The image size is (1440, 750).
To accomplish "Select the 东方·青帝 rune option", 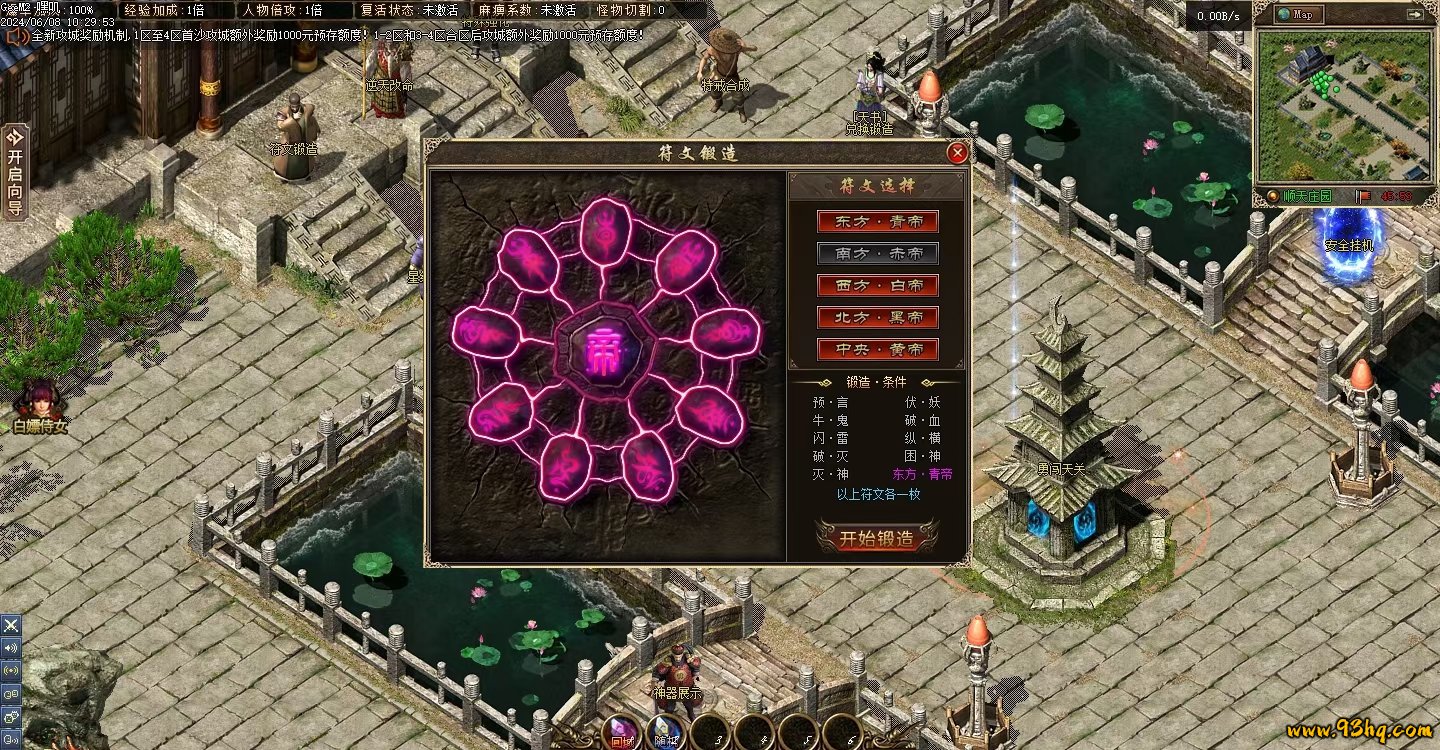I will 878,221.
